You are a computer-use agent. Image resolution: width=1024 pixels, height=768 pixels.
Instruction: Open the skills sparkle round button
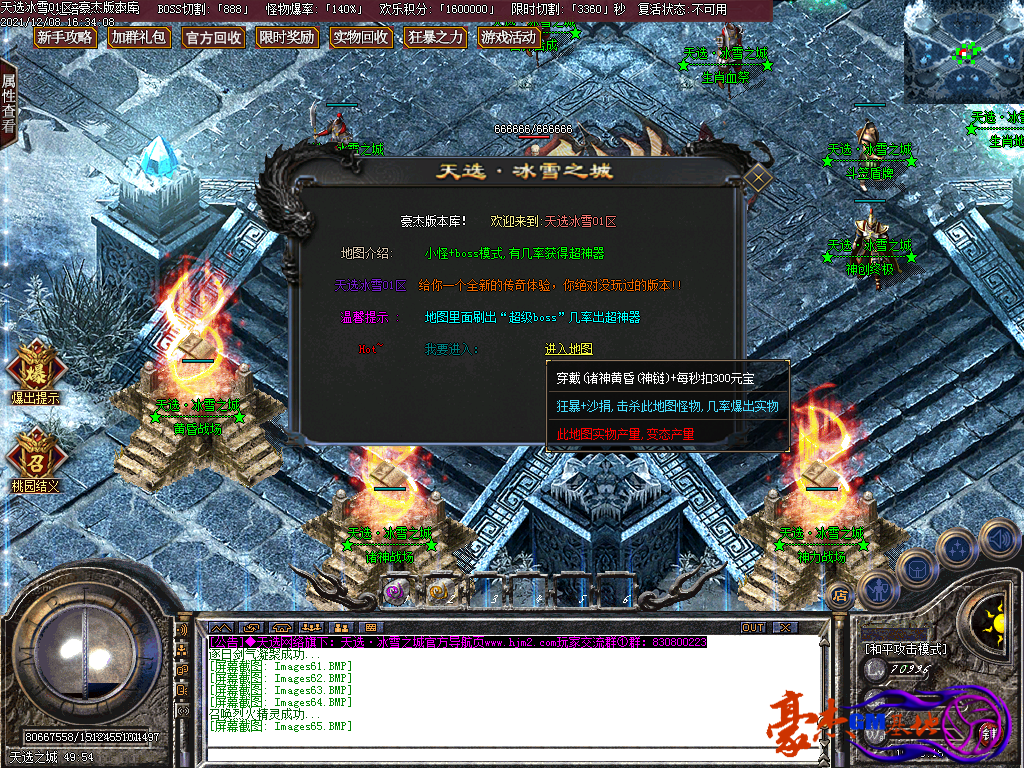tap(957, 548)
